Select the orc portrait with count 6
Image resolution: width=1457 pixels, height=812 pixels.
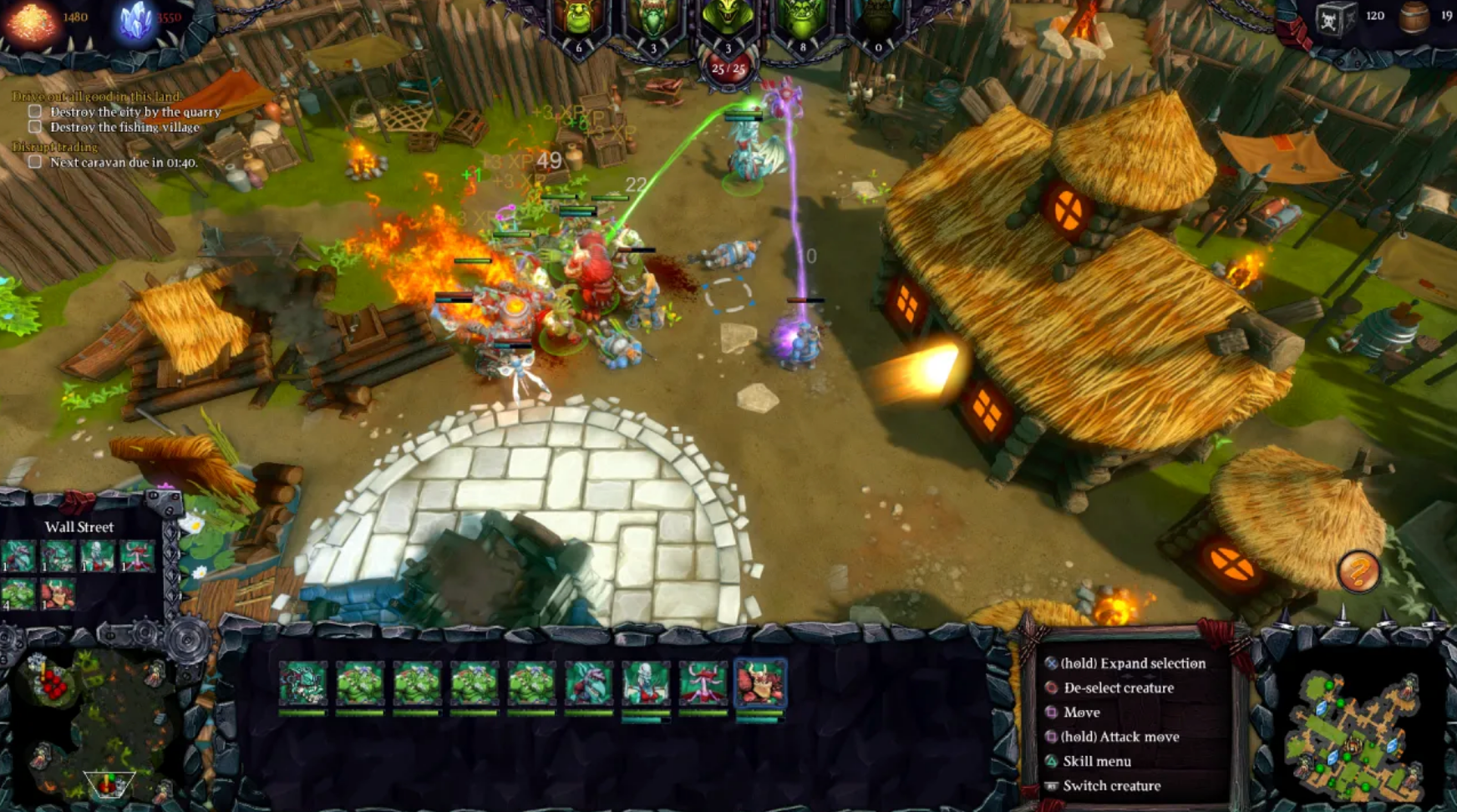pyautogui.click(x=576, y=18)
